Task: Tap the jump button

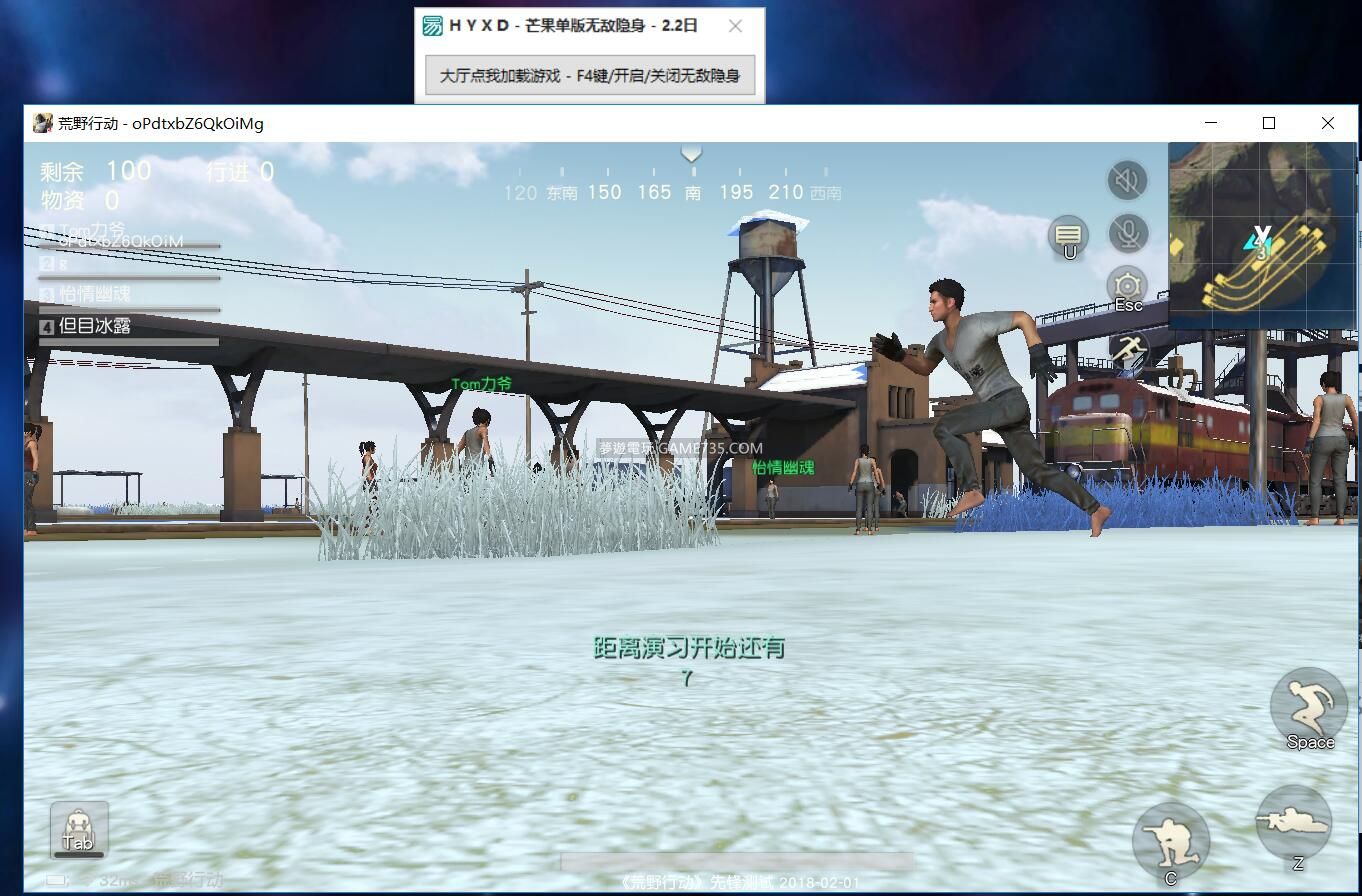Action: (x=1308, y=706)
